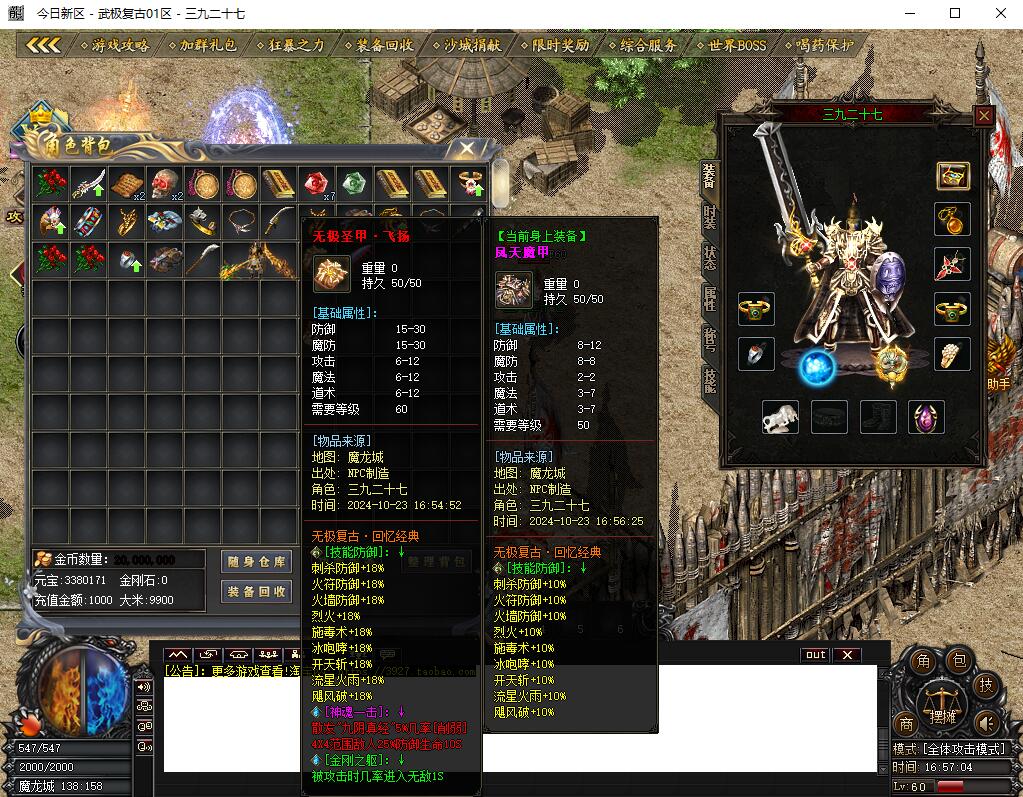The height and width of the screenshot is (797, 1023).
Task: Select the red gem stack in the bag
Action: pyautogui.click(x=316, y=184)
